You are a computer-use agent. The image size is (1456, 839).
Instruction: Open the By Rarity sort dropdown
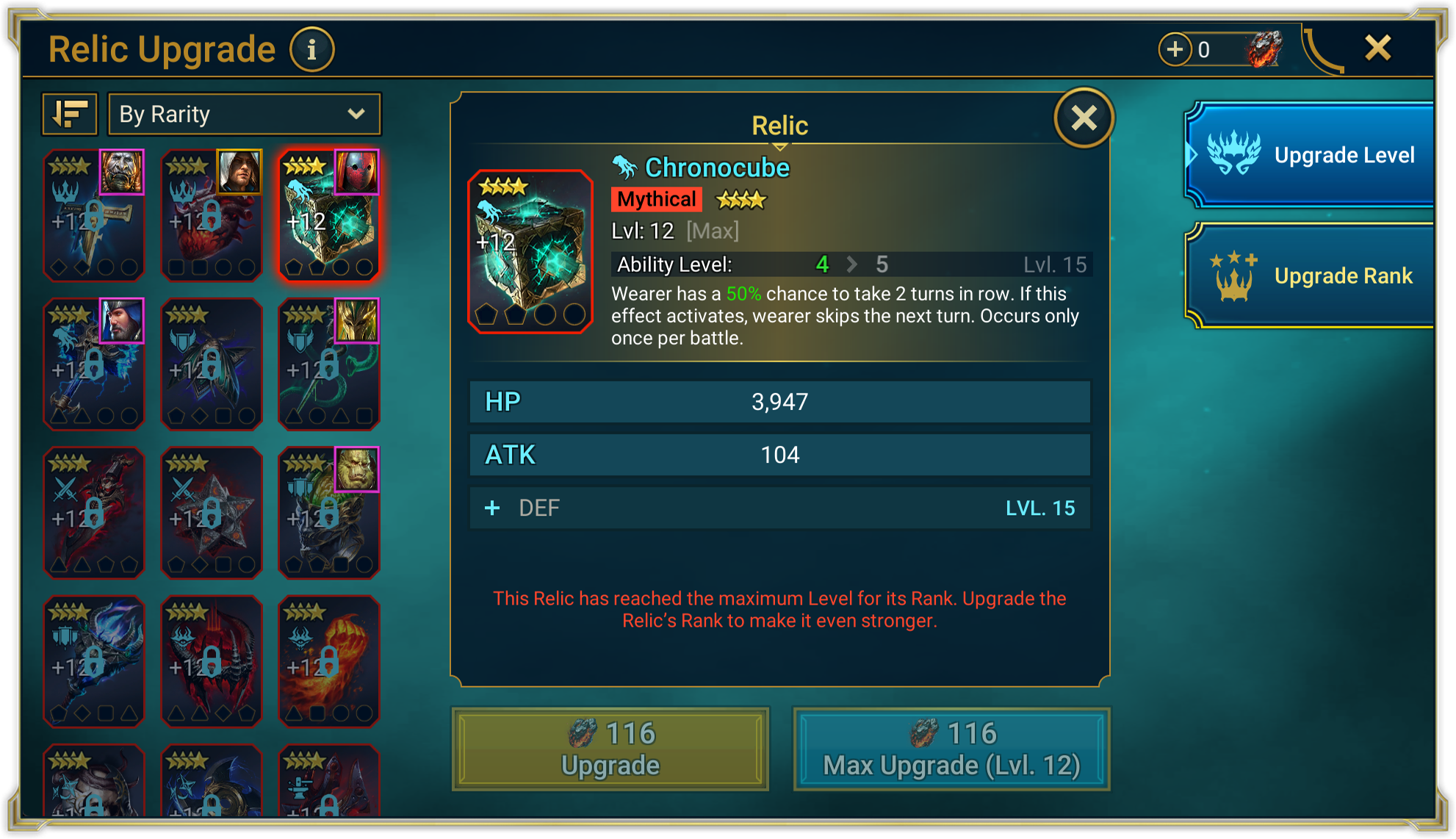(244, 114)
